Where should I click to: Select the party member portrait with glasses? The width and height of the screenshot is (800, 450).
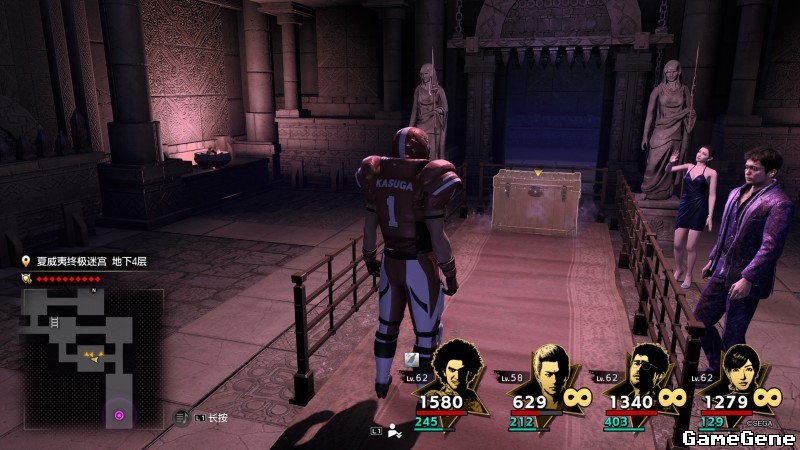[645, 372]
